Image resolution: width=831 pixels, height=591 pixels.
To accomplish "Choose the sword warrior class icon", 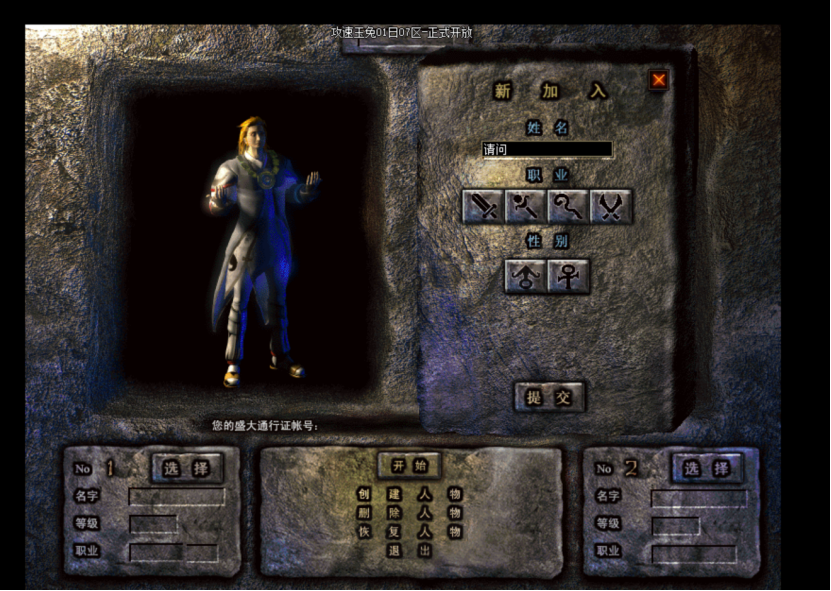I will pos(482,206).
